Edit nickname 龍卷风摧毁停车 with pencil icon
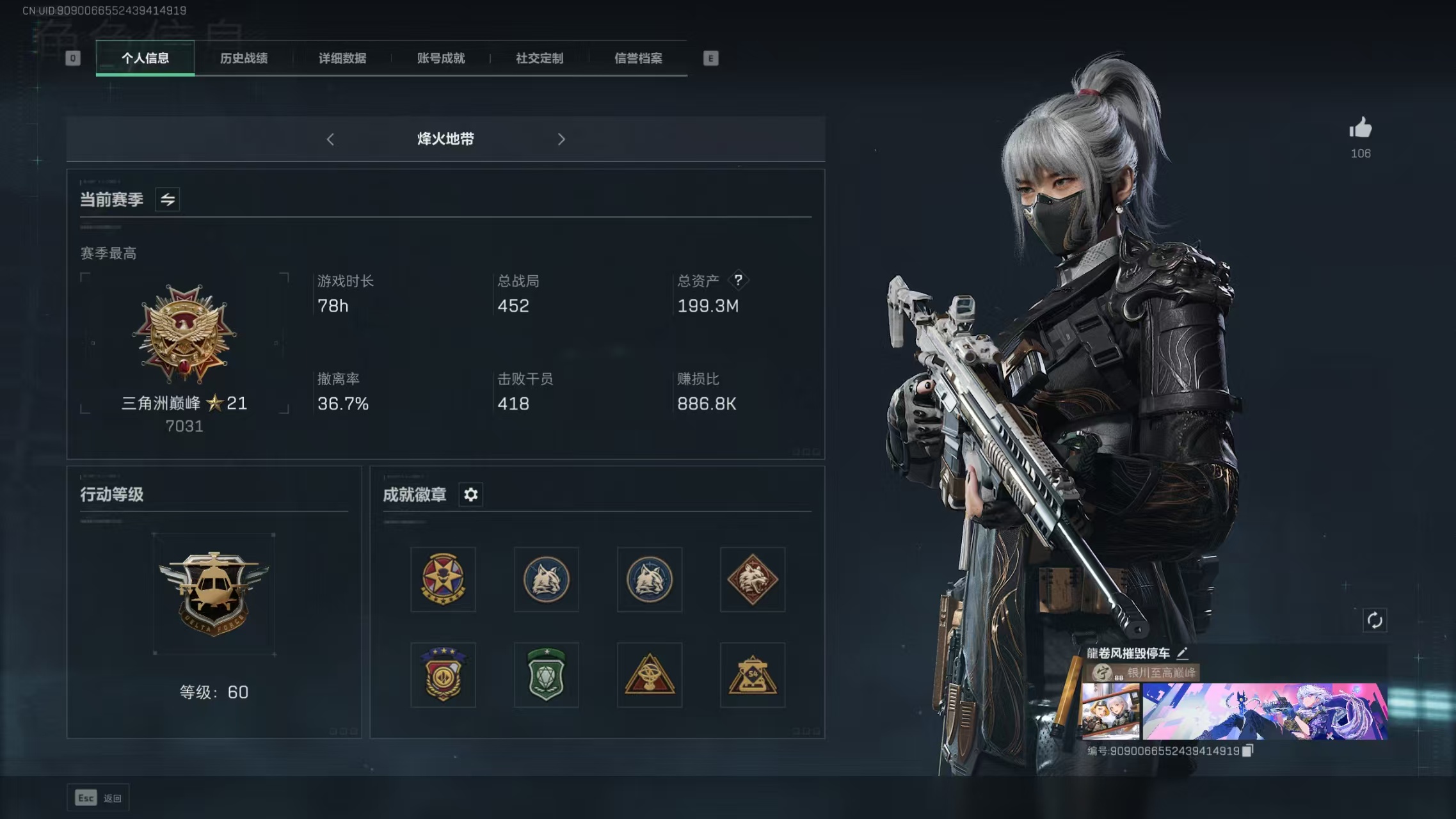1456x819 pixels. pyautogui.click(x=1183, y=653)
